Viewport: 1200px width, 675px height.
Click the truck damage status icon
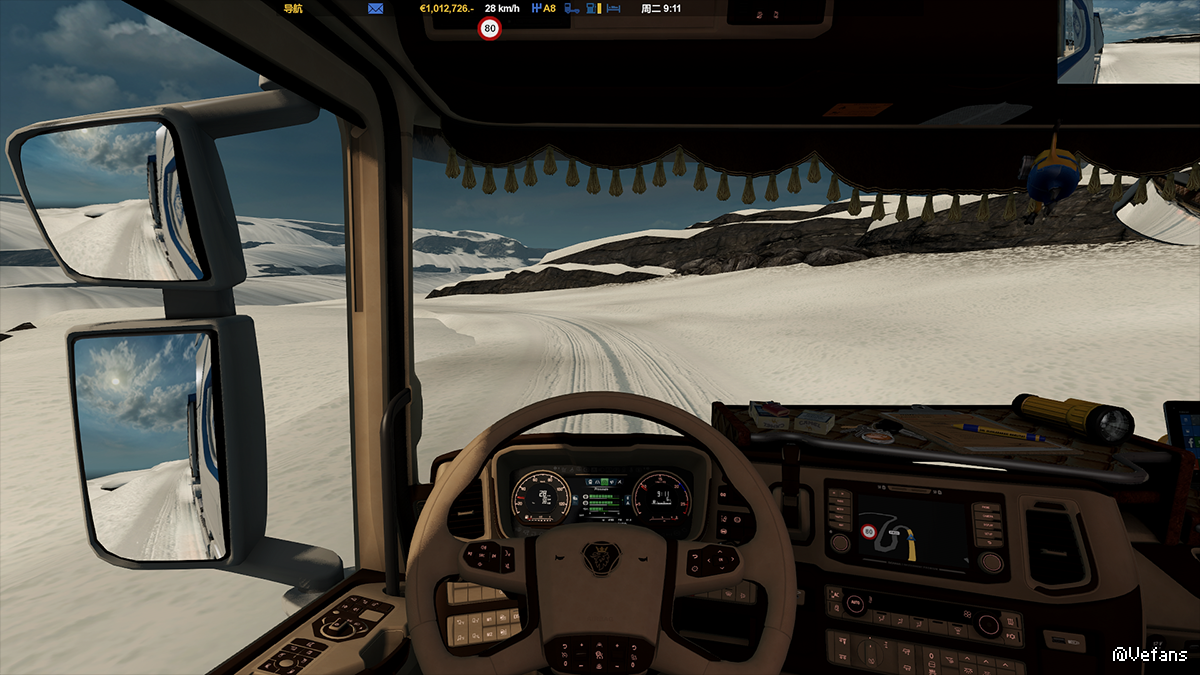572,8
